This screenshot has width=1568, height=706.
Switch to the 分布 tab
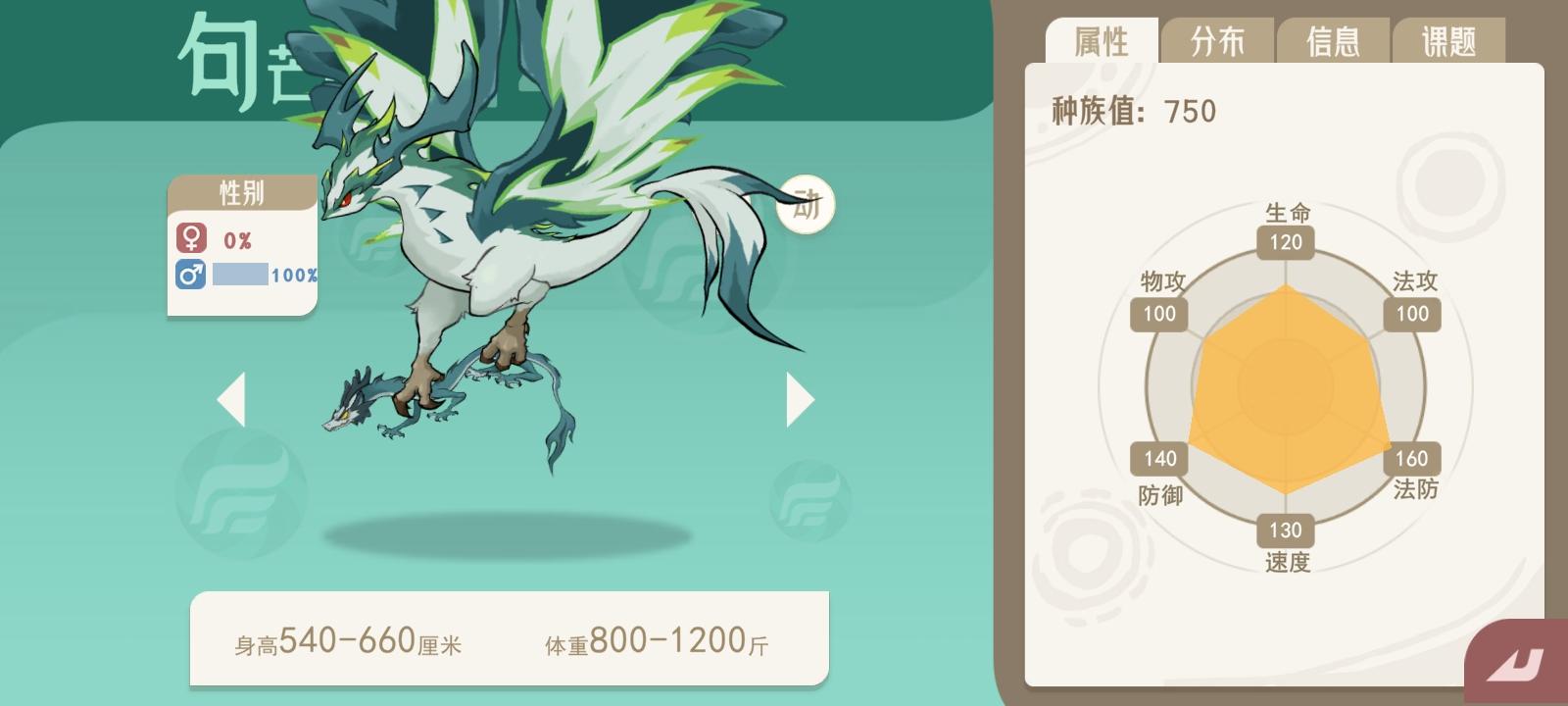pyautogui.click(x=1220, y=41)
